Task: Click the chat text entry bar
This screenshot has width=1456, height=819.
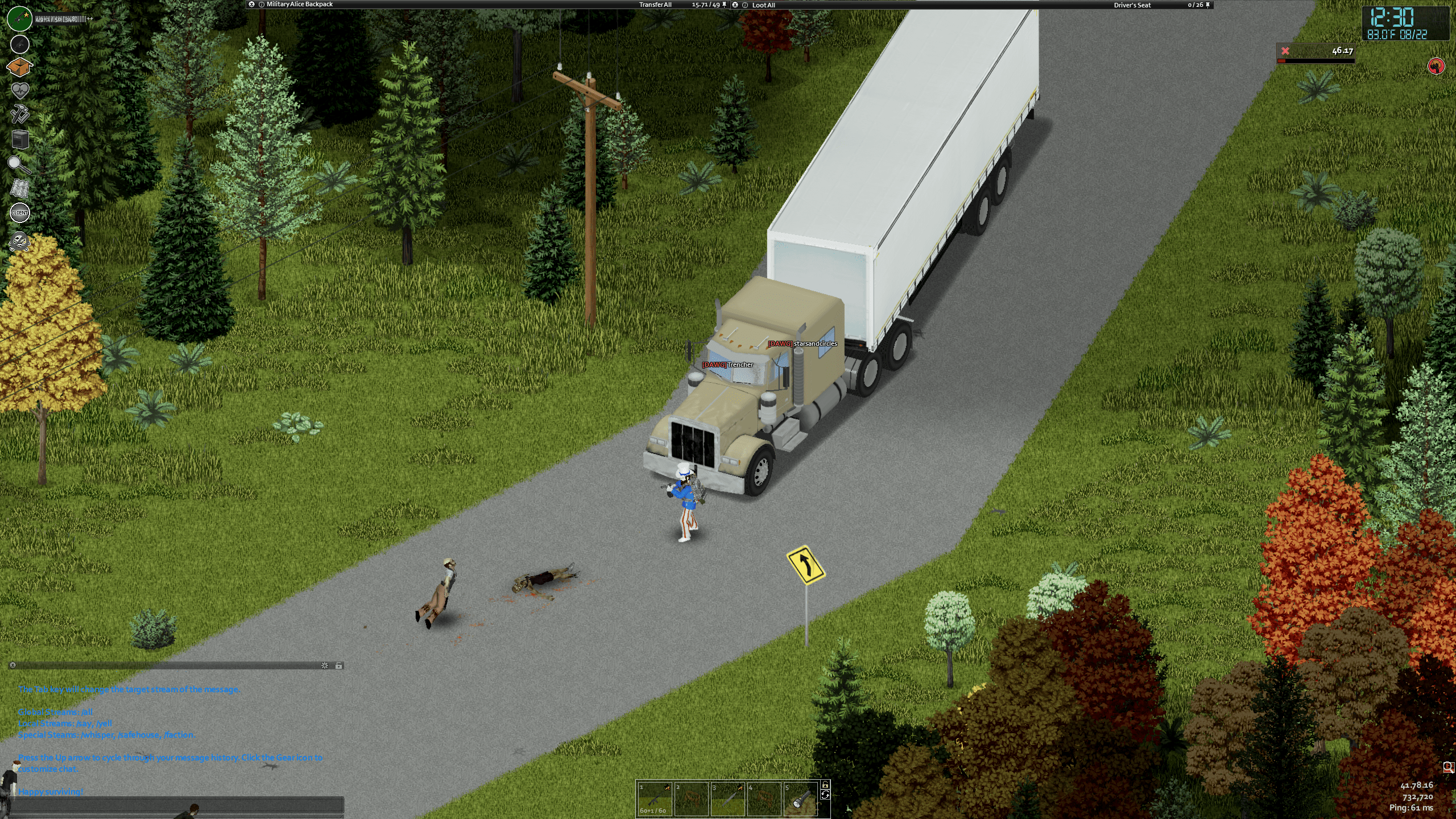Action: (176, 805)
